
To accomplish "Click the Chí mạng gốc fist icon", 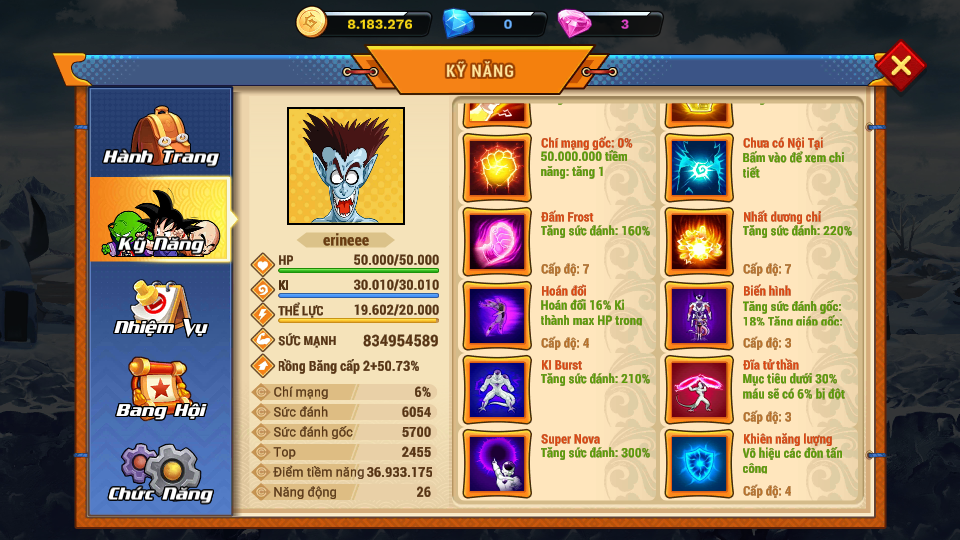I will tap(496, 167).
